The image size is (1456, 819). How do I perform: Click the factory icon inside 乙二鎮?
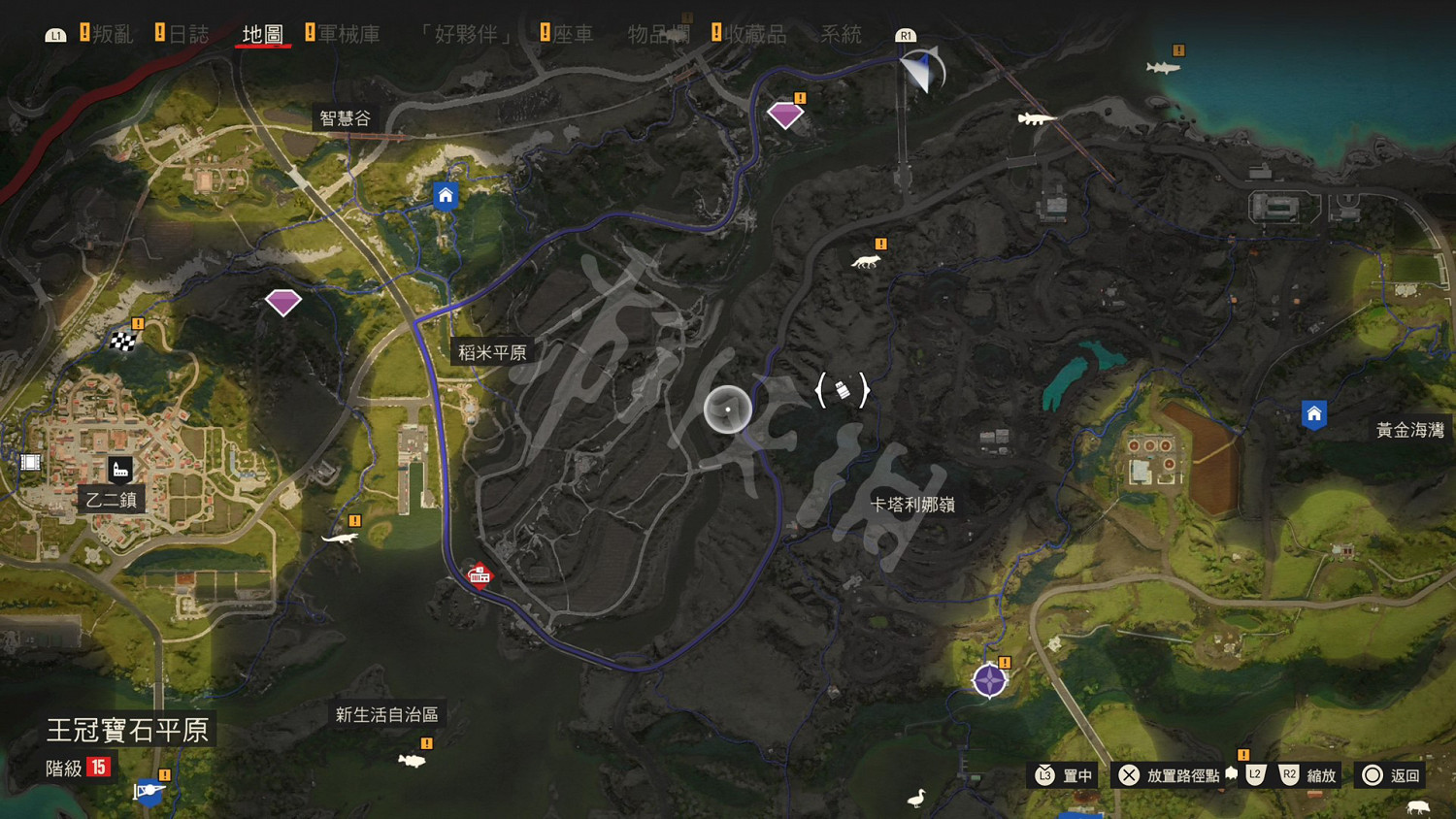[x=119, y=470]
